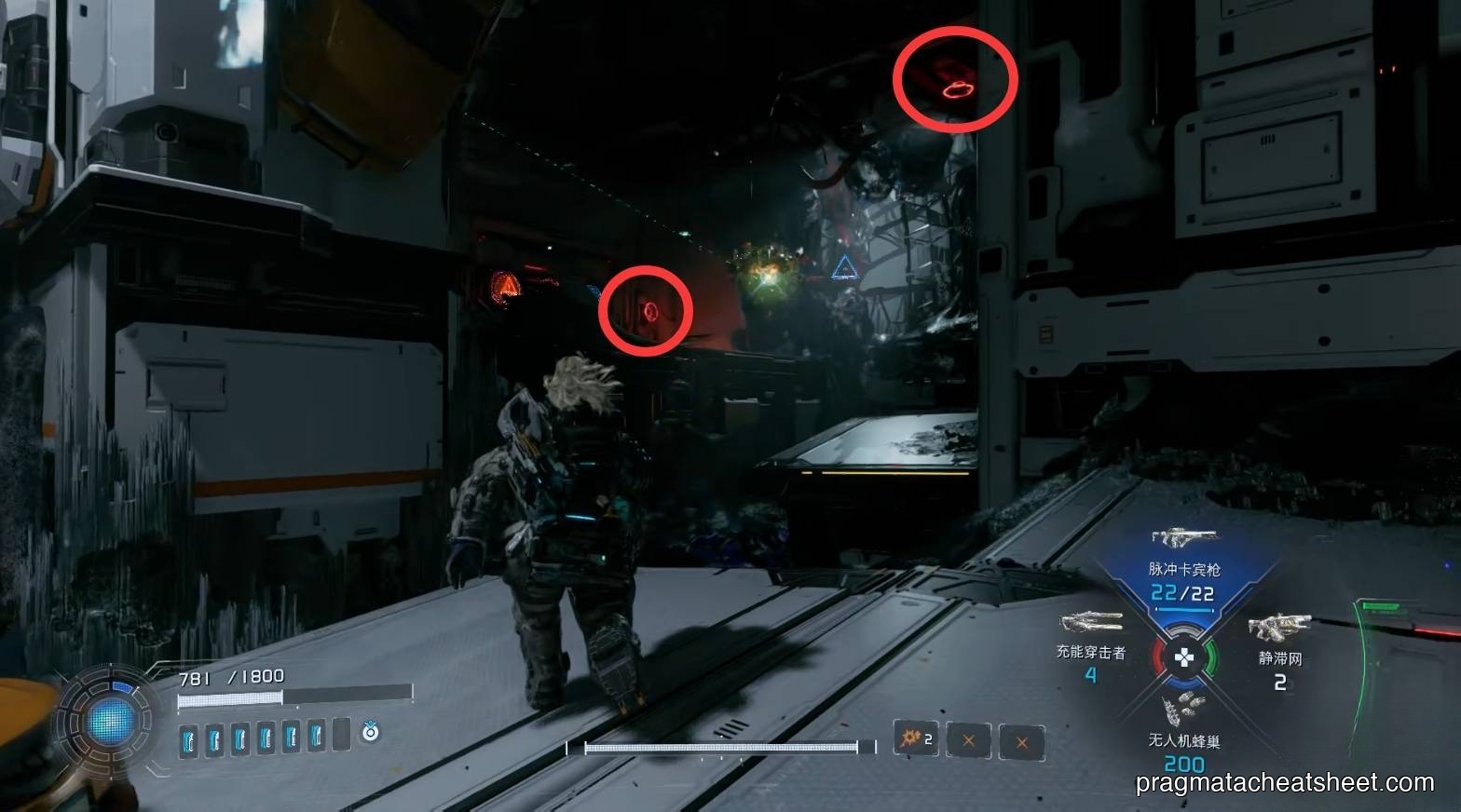Switch to the Charge Piercer (充能穿击者) weapon

1091,622
